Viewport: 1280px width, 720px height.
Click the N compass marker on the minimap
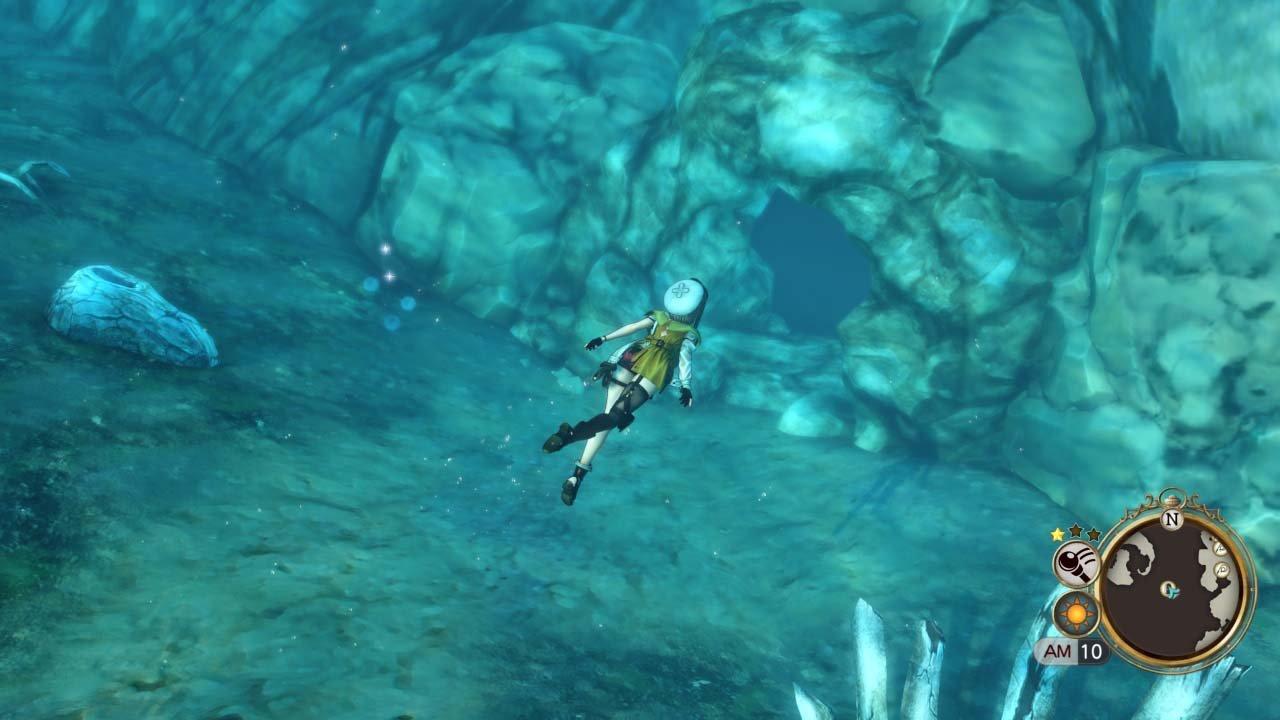tap(1171, 519)
